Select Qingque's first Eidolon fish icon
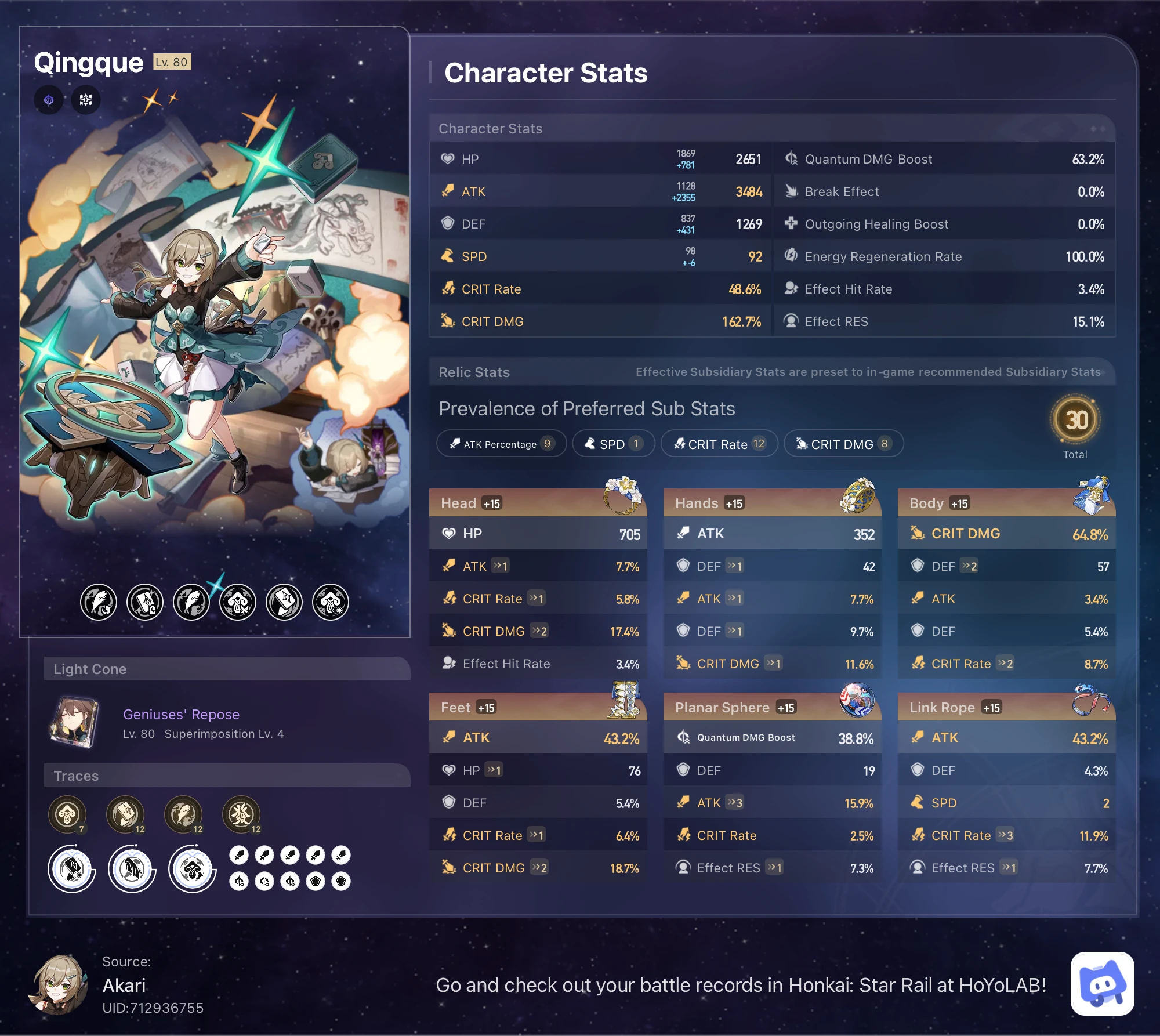 [x=99, y=602]
